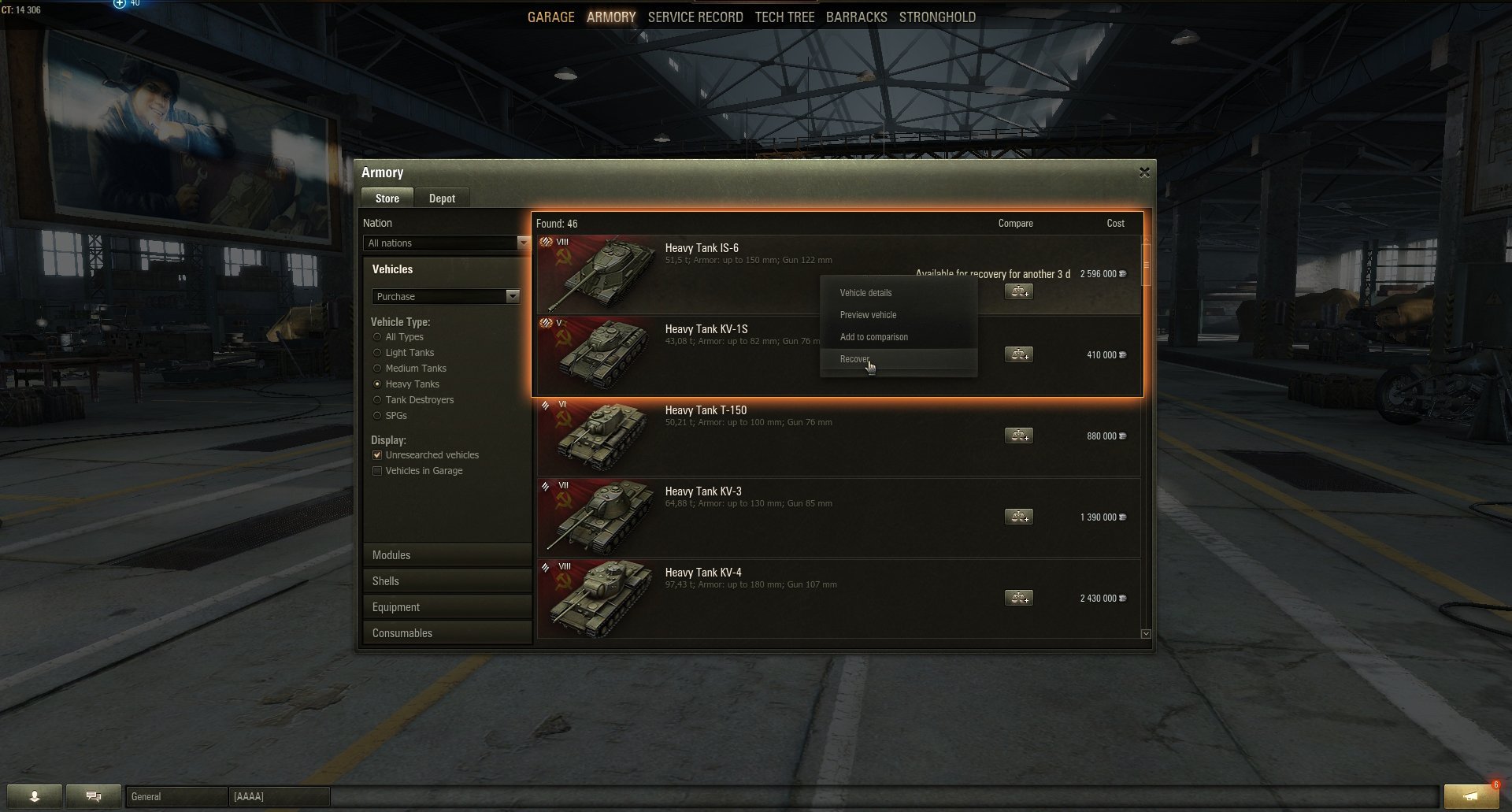Expand the Consumables section
The height and width of the screenshot is (812, 1512).
(x=447, y=633)
